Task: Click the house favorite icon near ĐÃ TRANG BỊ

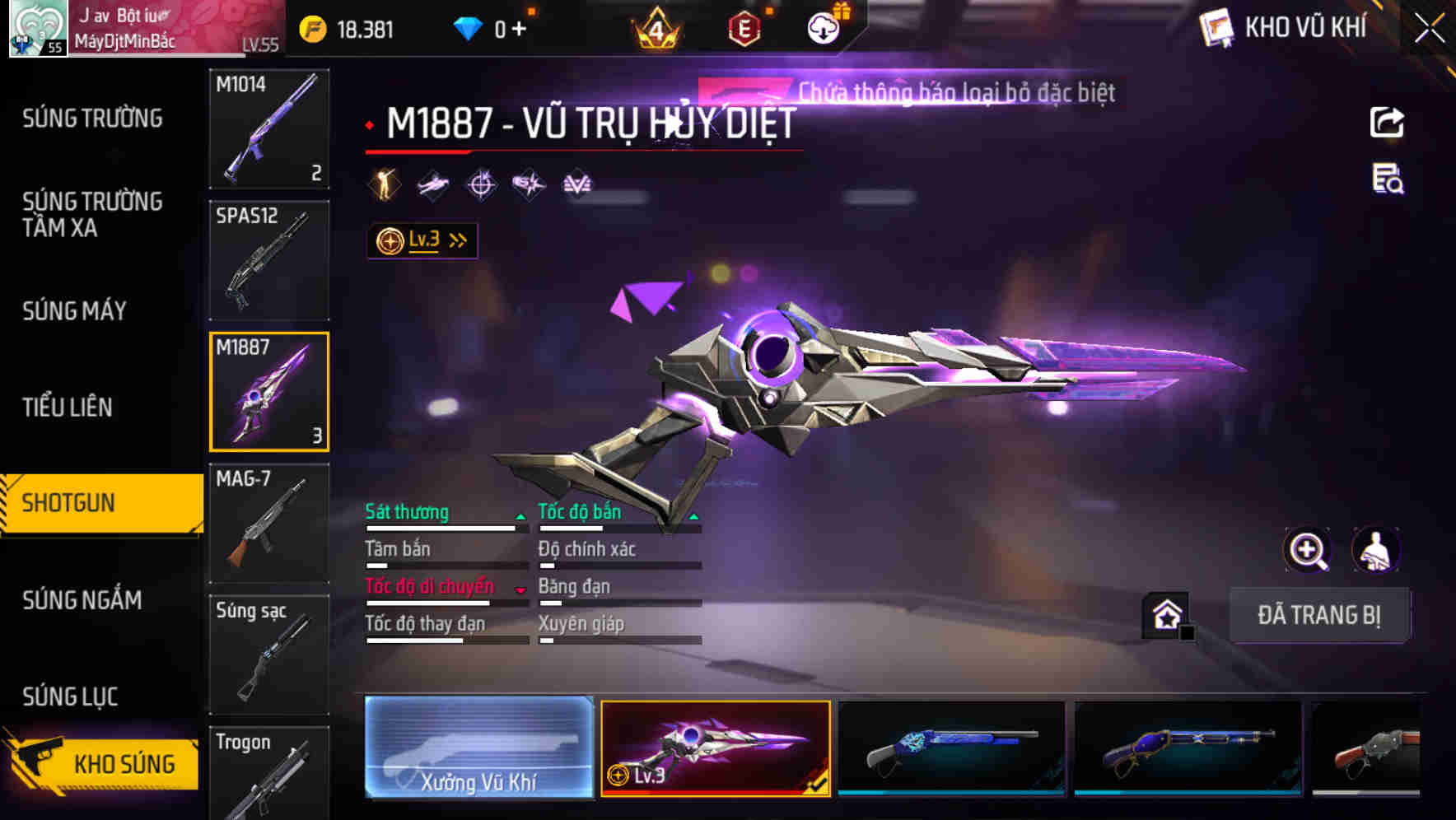Action: (1165, 615)
